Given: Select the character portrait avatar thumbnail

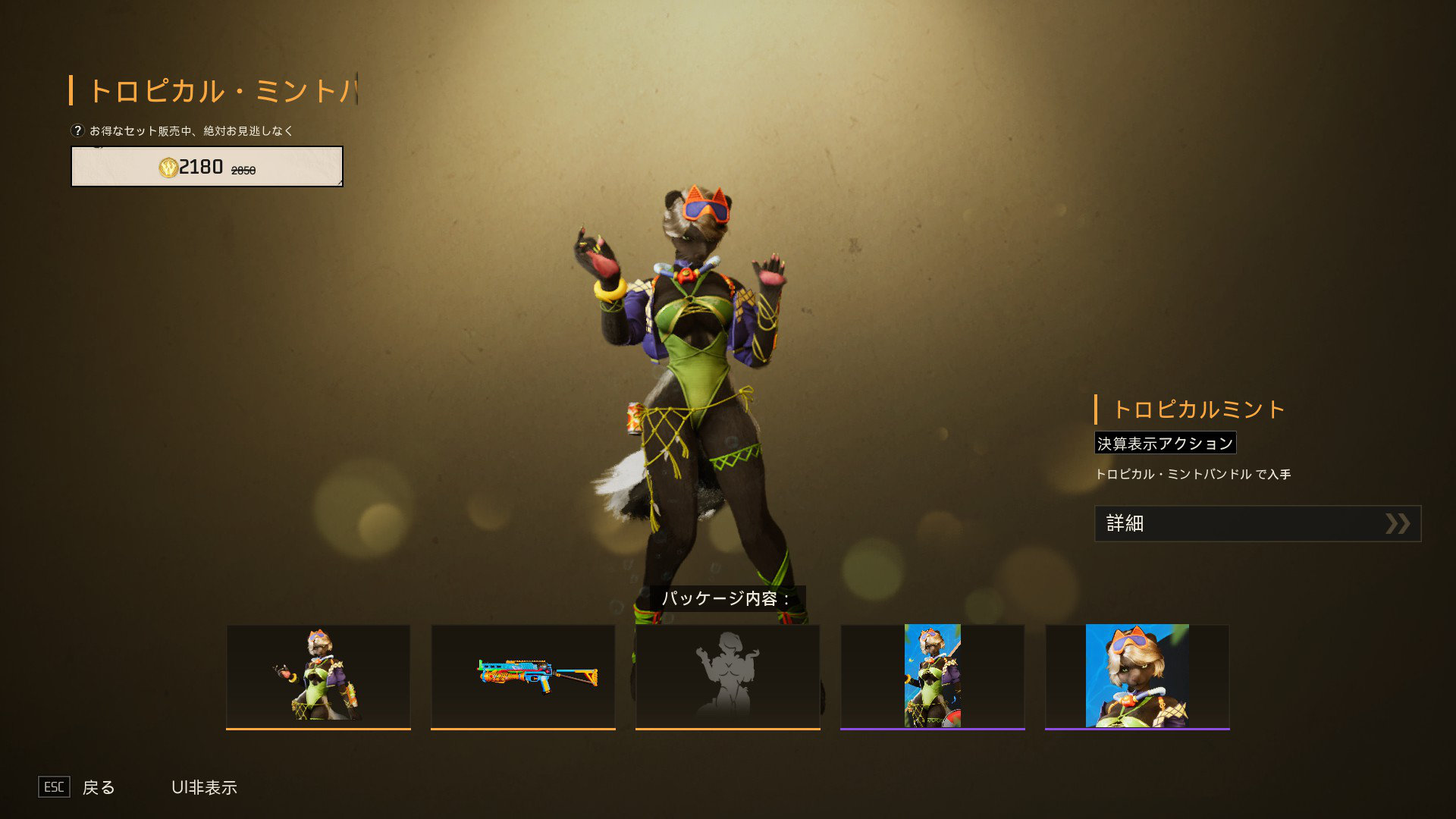Looking at the screenshot, I should coord(1137,676).
